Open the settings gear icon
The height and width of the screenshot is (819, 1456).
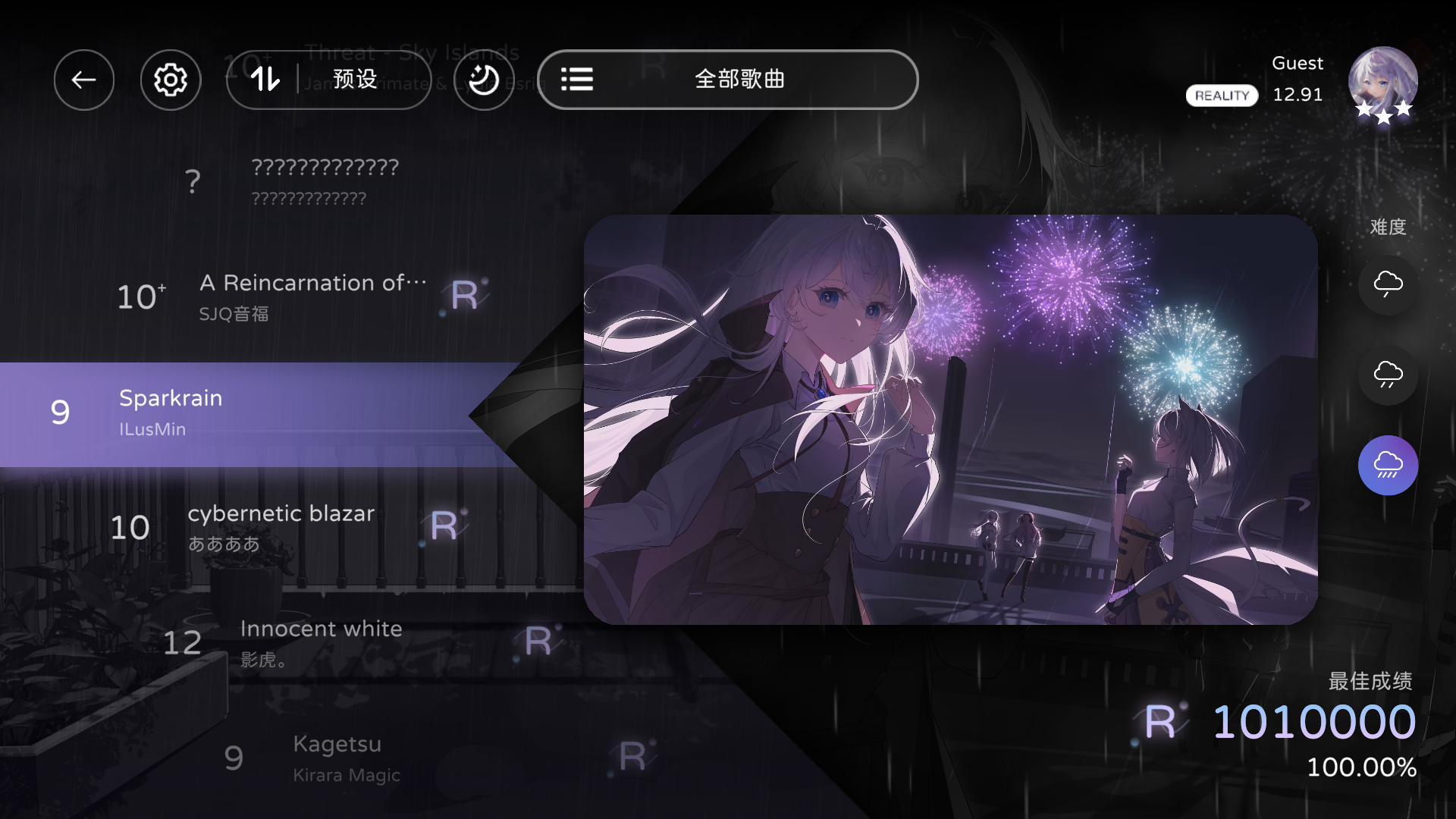click(171, 80)
